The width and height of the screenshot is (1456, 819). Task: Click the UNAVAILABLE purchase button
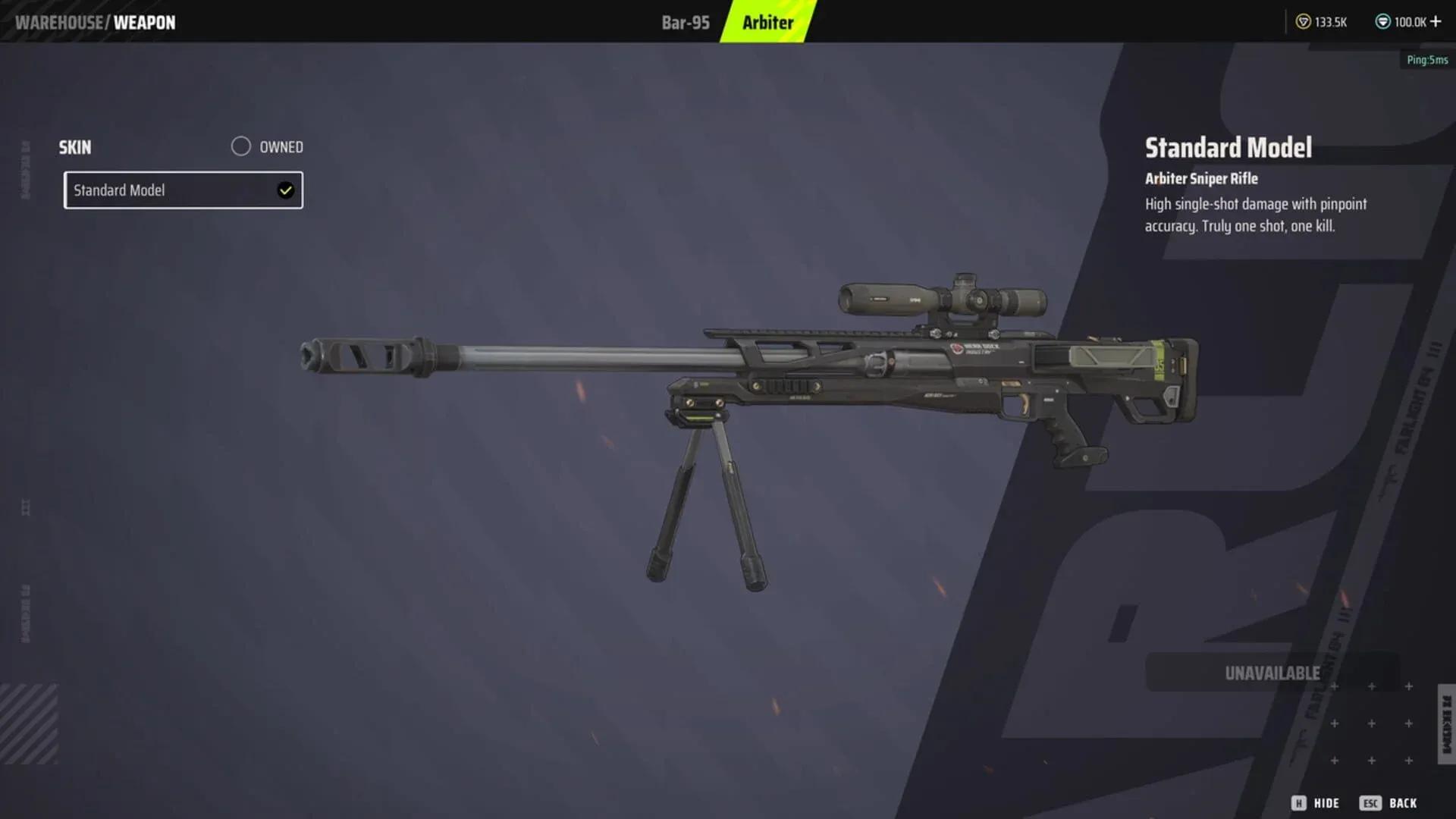point(1272,672)
